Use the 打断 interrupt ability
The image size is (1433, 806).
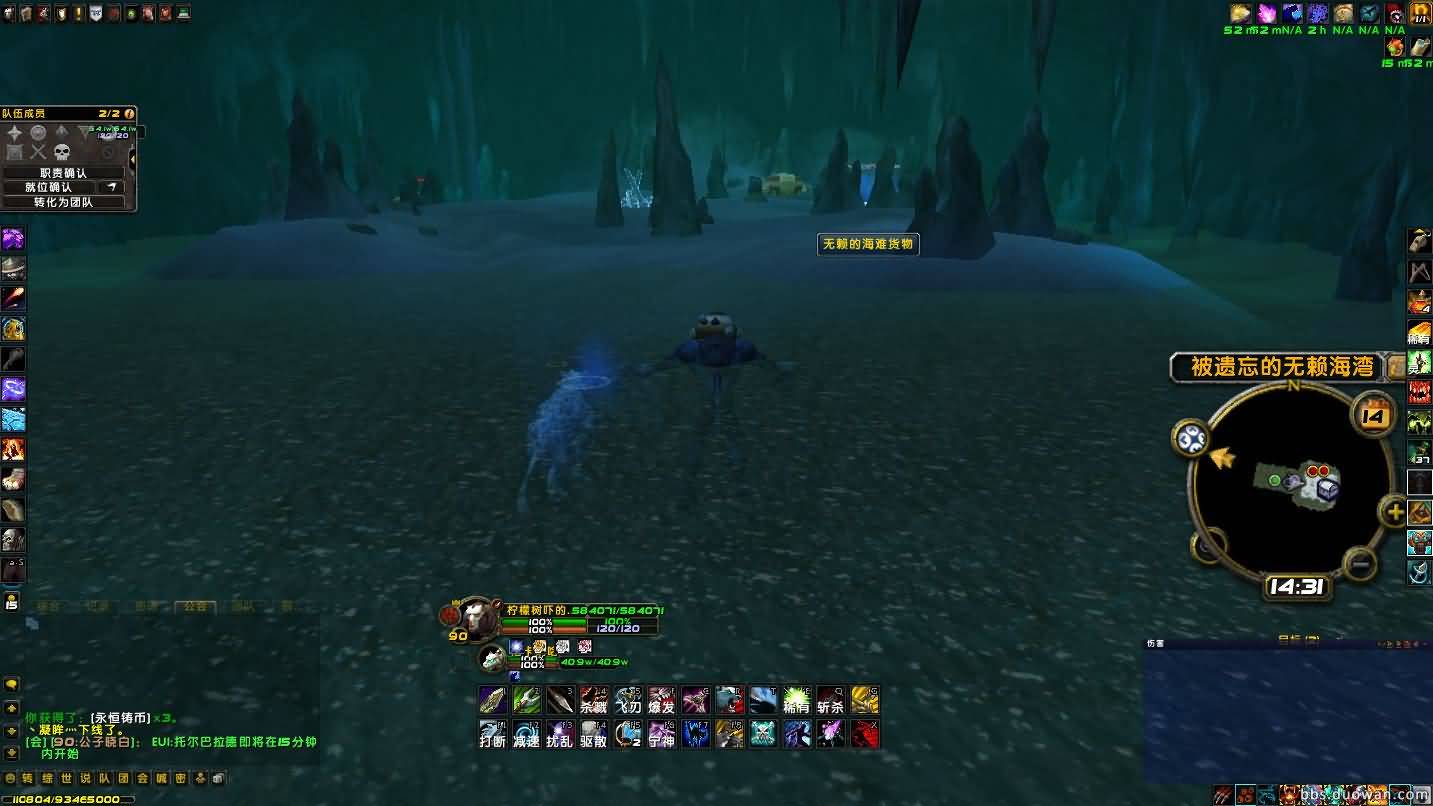click(492, 734)
